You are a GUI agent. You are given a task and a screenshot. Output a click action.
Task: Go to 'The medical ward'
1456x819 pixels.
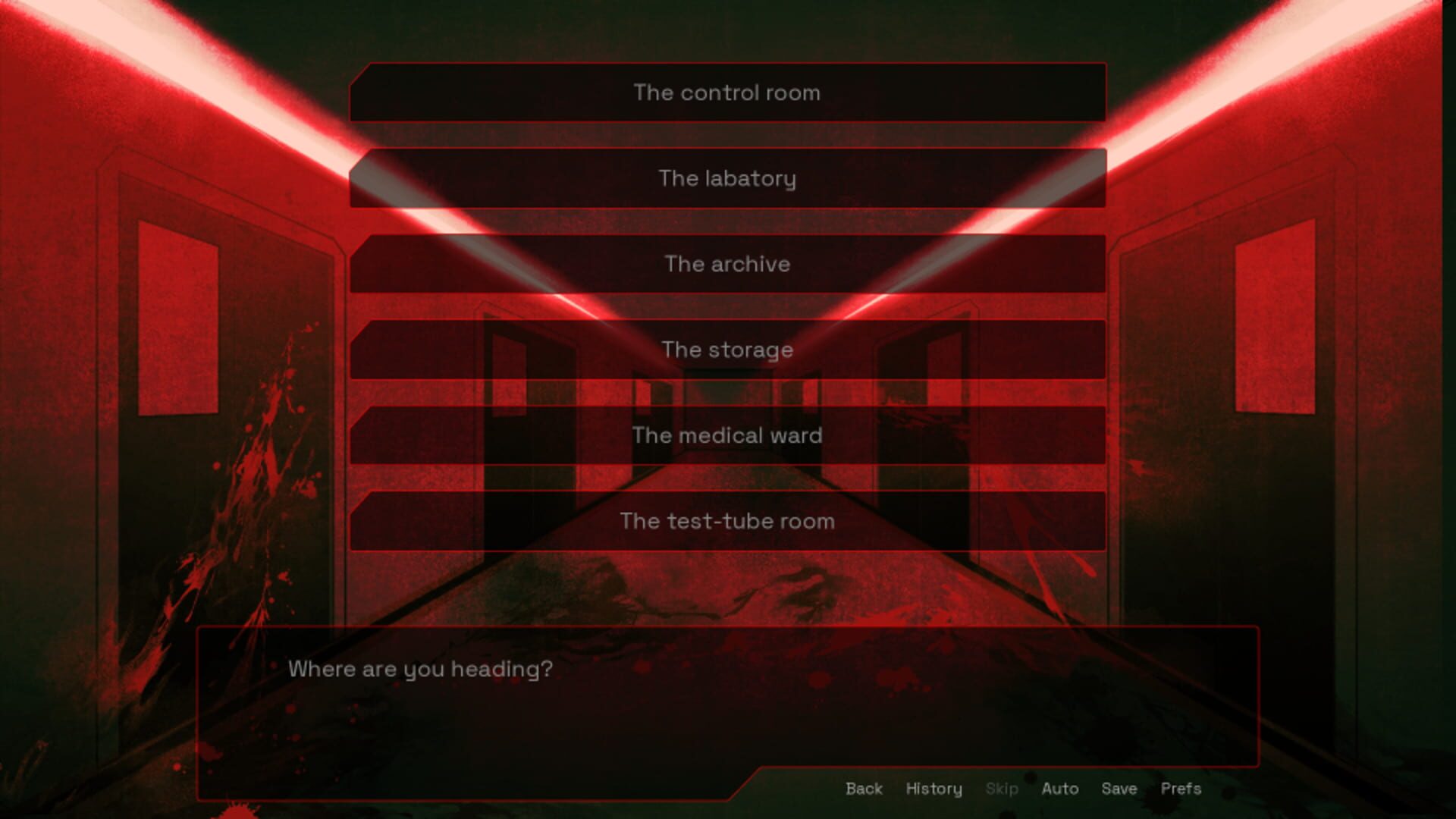728,435
